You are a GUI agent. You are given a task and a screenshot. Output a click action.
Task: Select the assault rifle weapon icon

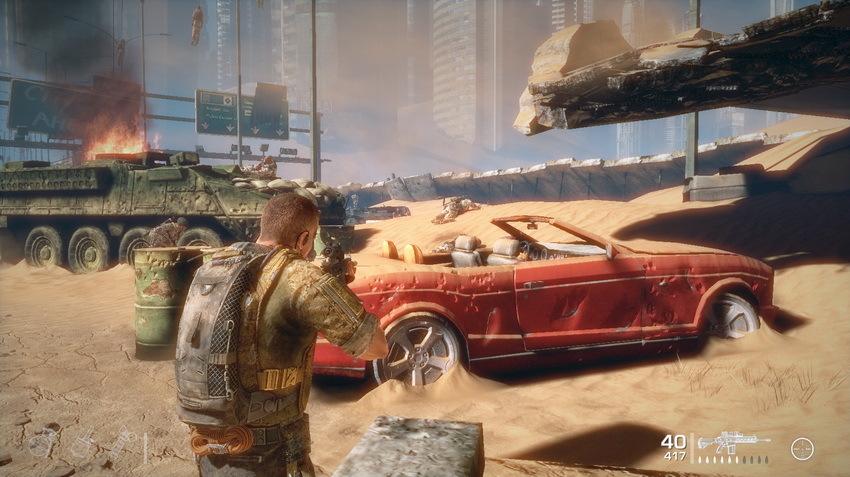732,442
